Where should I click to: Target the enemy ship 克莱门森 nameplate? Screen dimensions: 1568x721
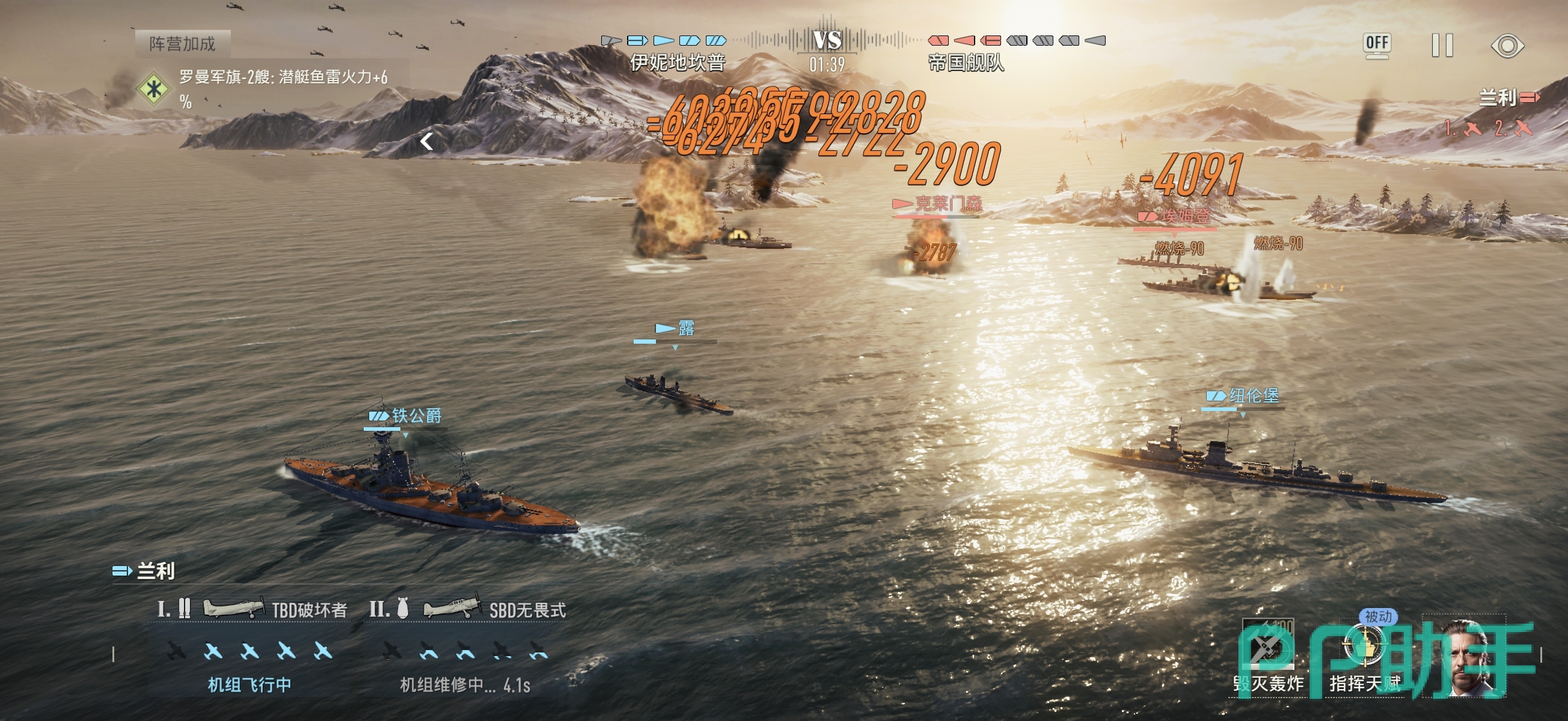click(x=938, y=203)
